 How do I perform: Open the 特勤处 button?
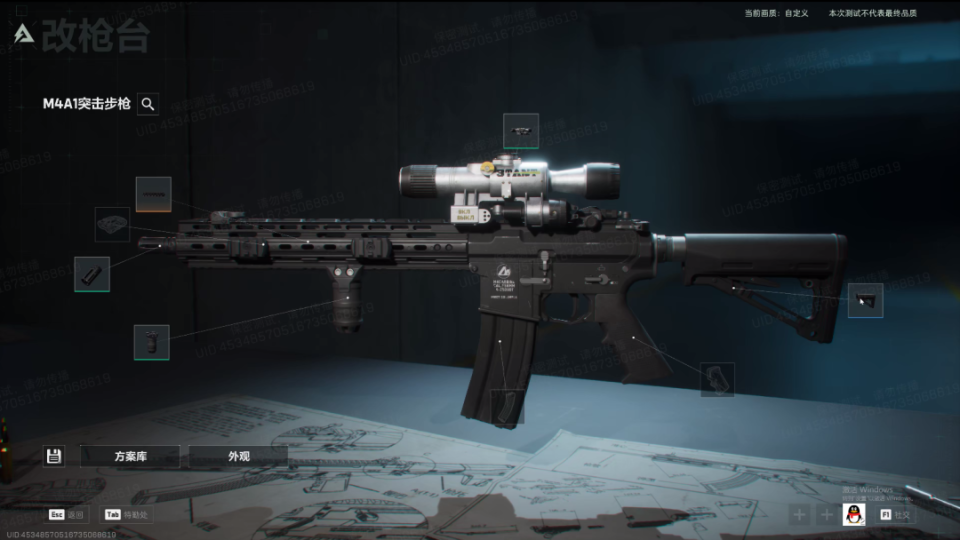[128, 514]
